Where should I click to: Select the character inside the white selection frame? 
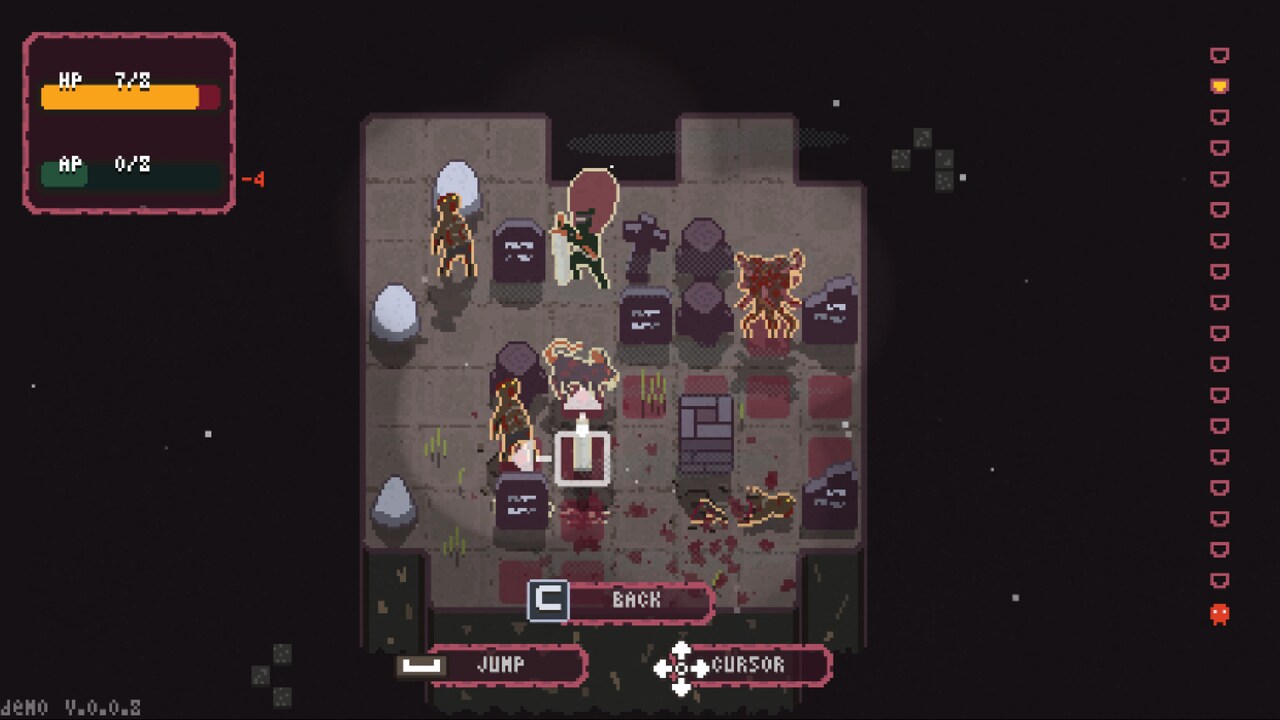click(580, 440)
